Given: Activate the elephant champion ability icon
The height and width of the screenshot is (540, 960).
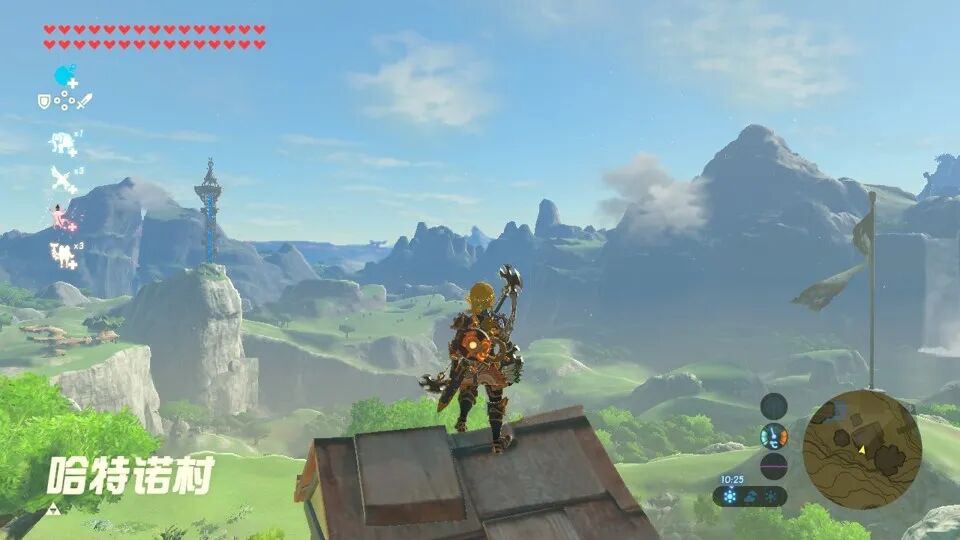Looking at the screenshot, I should [63, 144].
